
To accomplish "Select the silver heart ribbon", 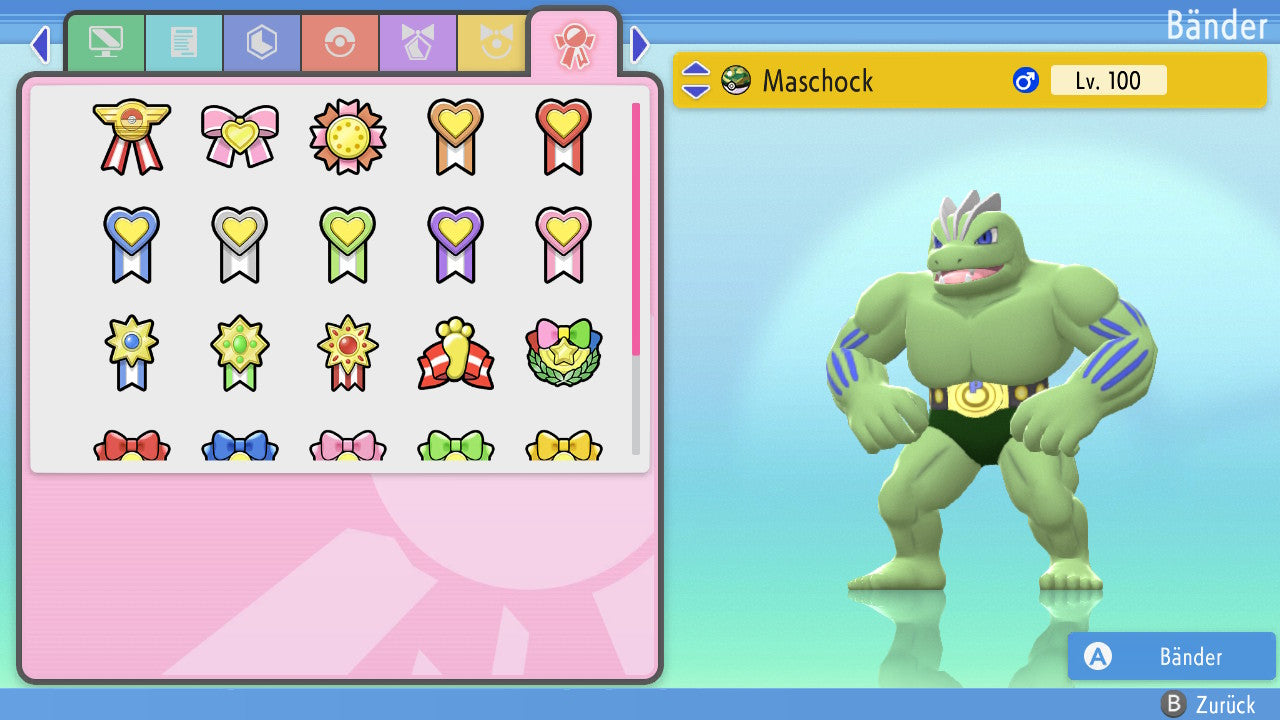I will pos(240,244).
